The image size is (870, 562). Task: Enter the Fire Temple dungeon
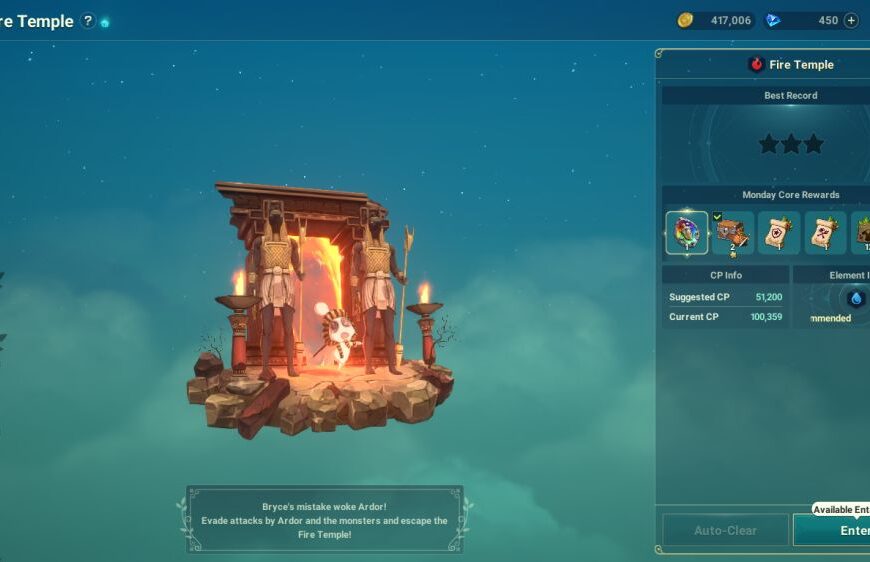(840, 530)
